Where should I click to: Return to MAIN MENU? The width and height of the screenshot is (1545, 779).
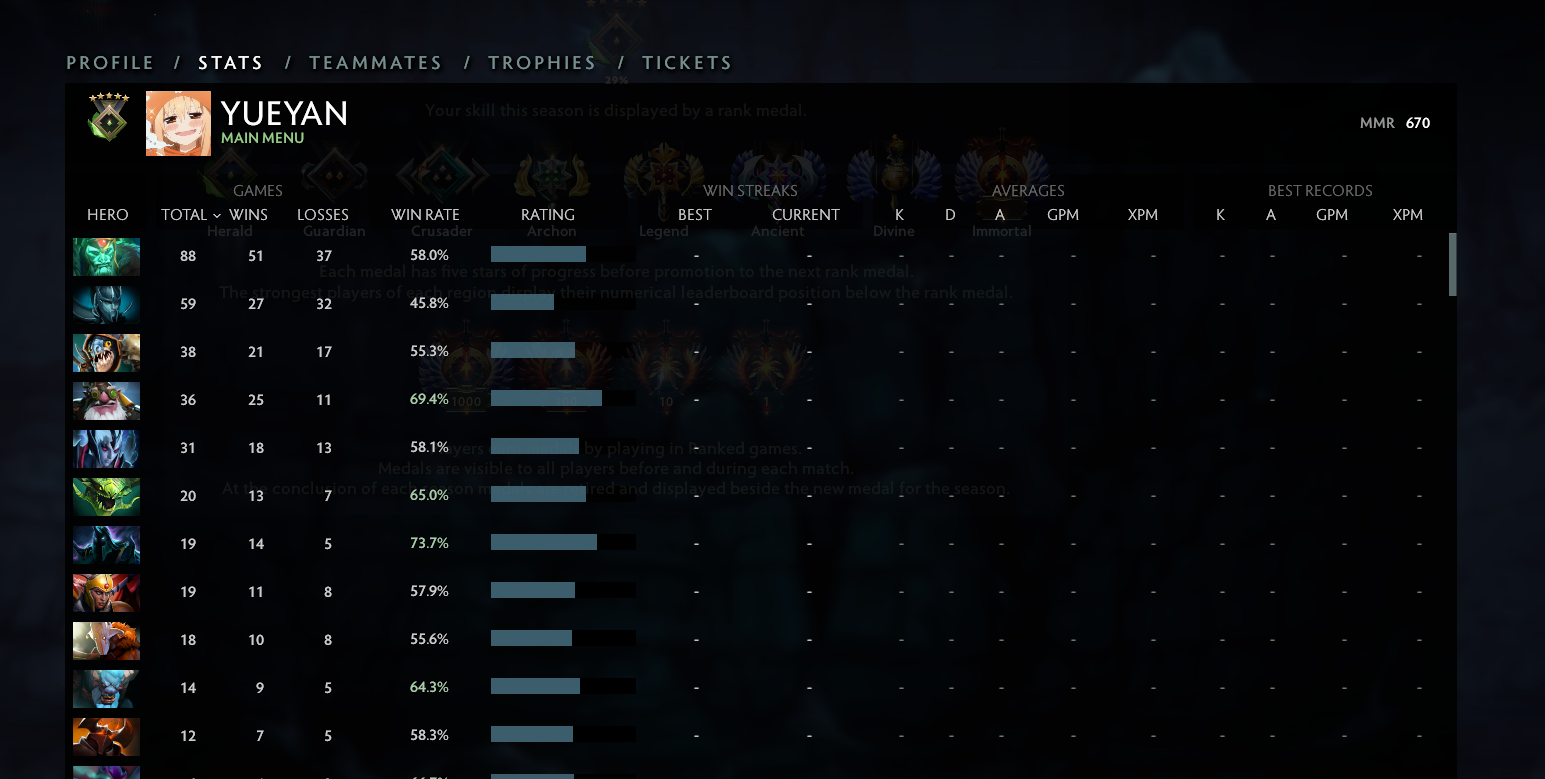coord(262,137)
